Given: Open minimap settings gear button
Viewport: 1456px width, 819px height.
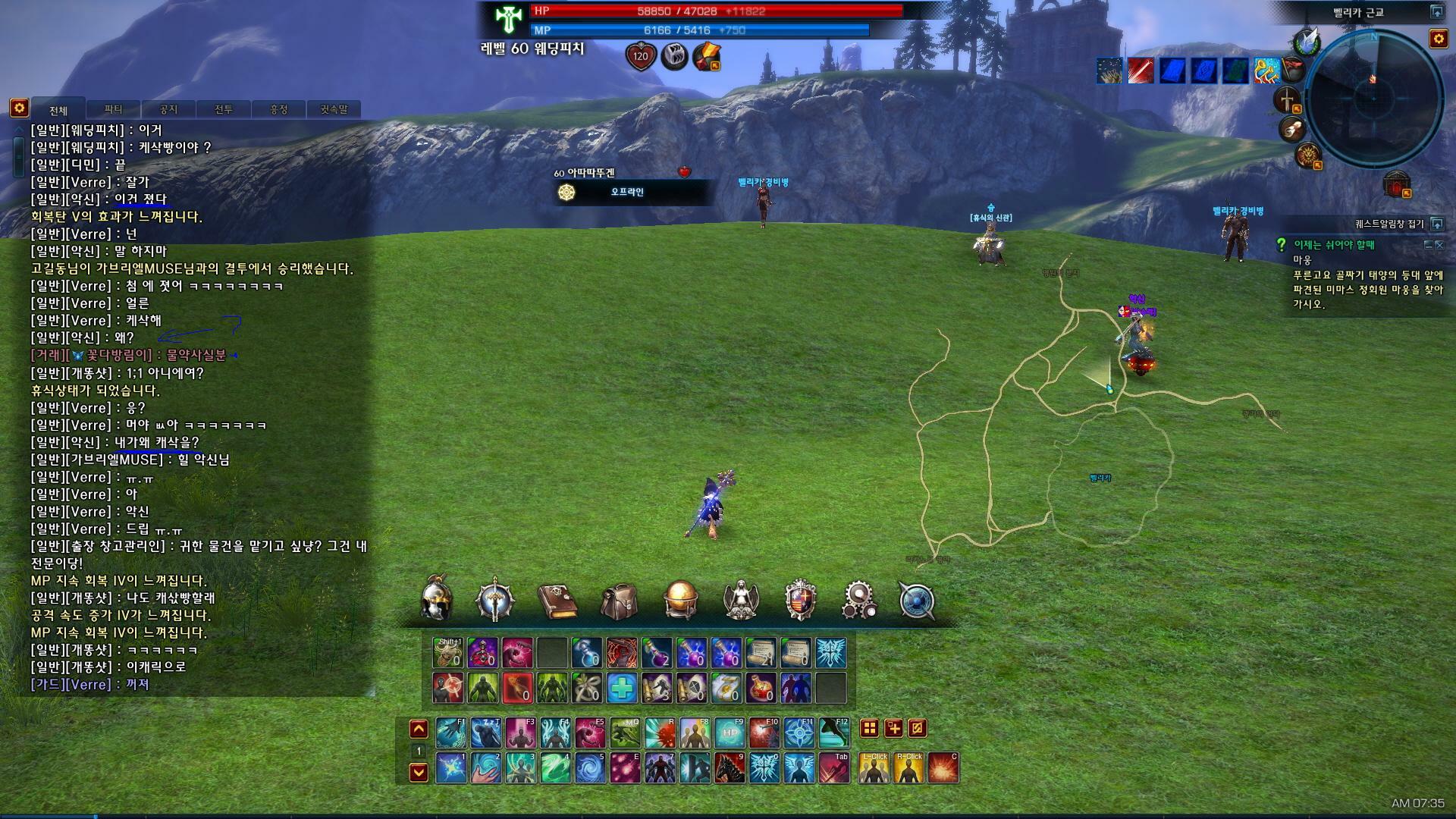Looking at the screenshot, I should coord(1439,39).
